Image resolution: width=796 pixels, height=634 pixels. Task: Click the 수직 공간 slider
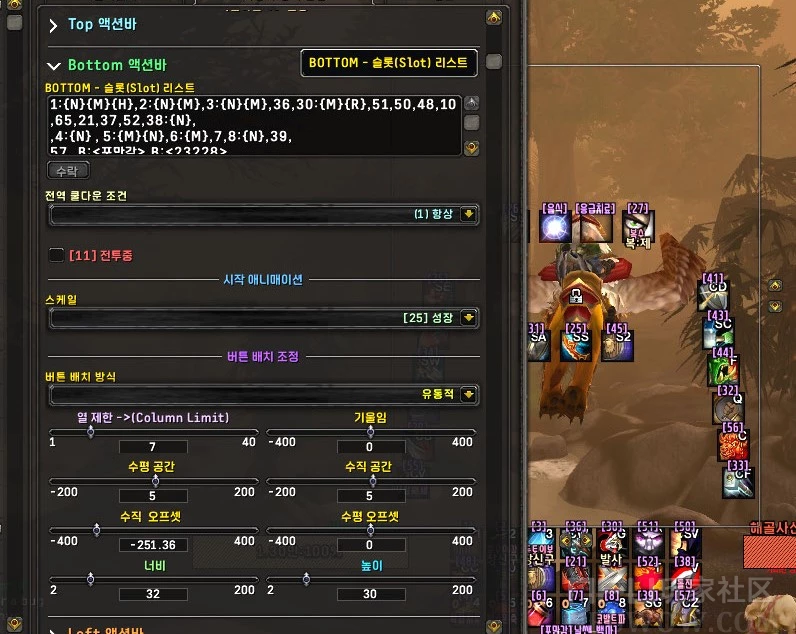(370, 480)
